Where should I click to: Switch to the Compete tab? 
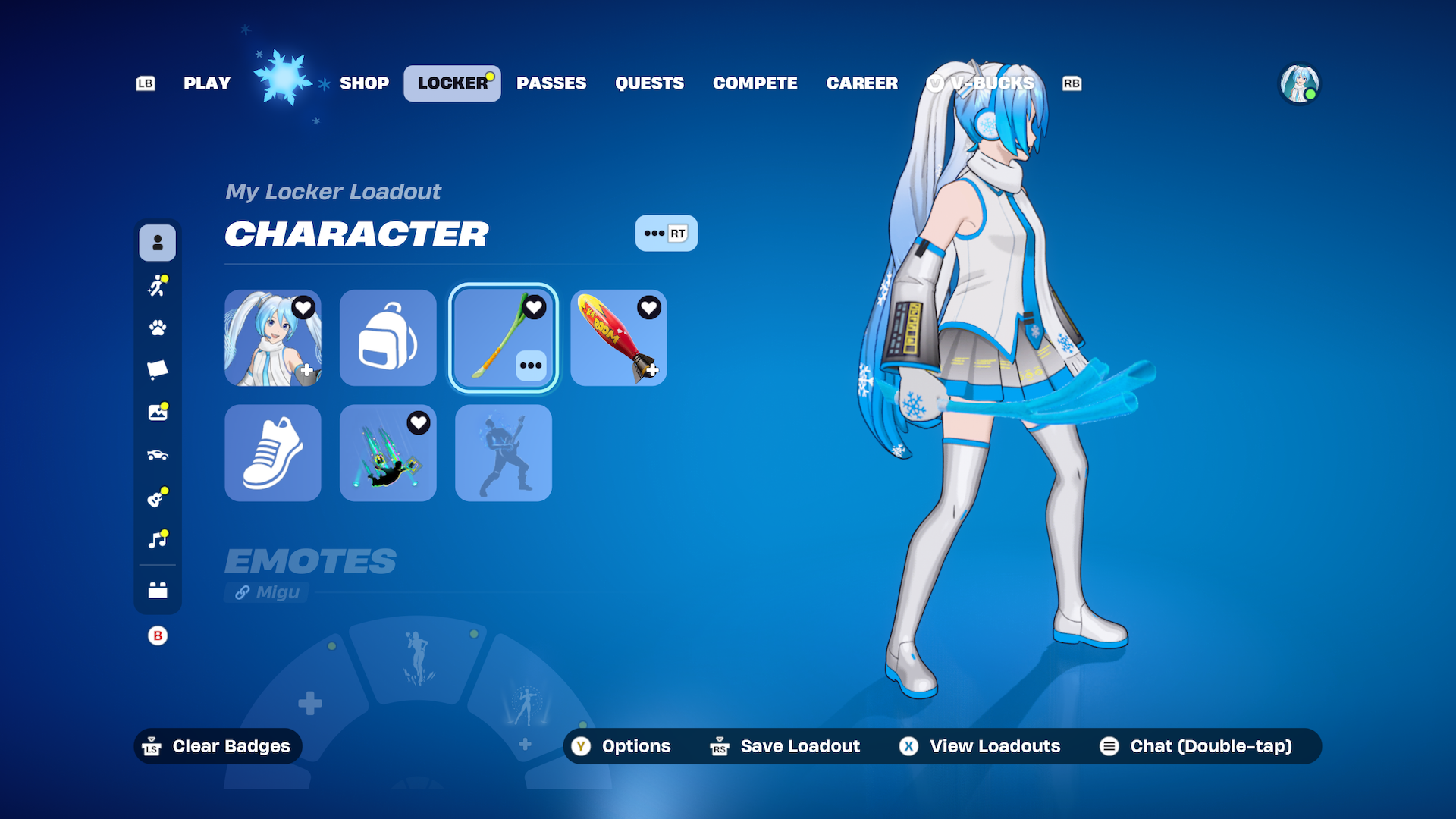point(755,83)
